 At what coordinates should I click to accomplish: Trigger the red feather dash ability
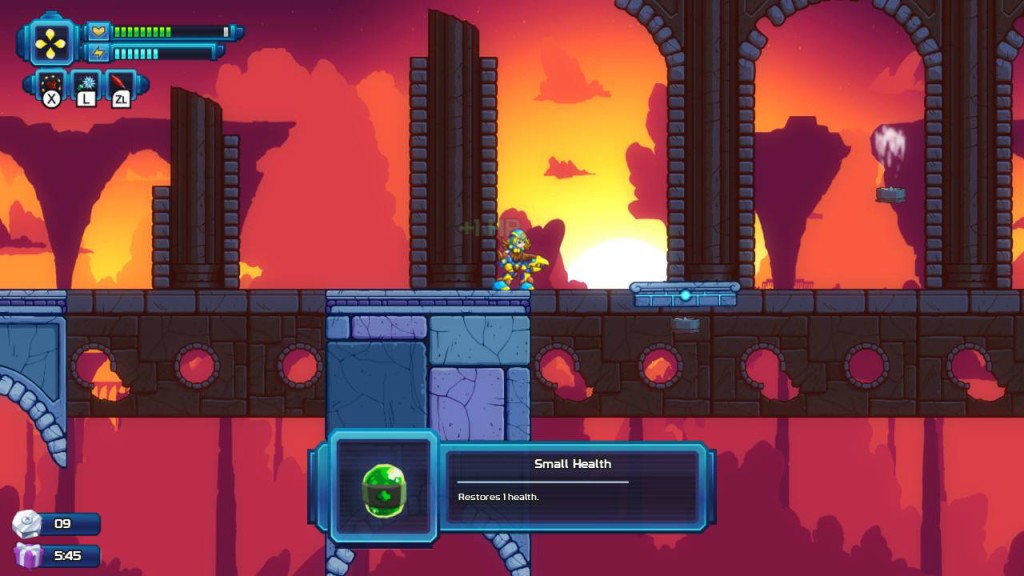[121, 83]
